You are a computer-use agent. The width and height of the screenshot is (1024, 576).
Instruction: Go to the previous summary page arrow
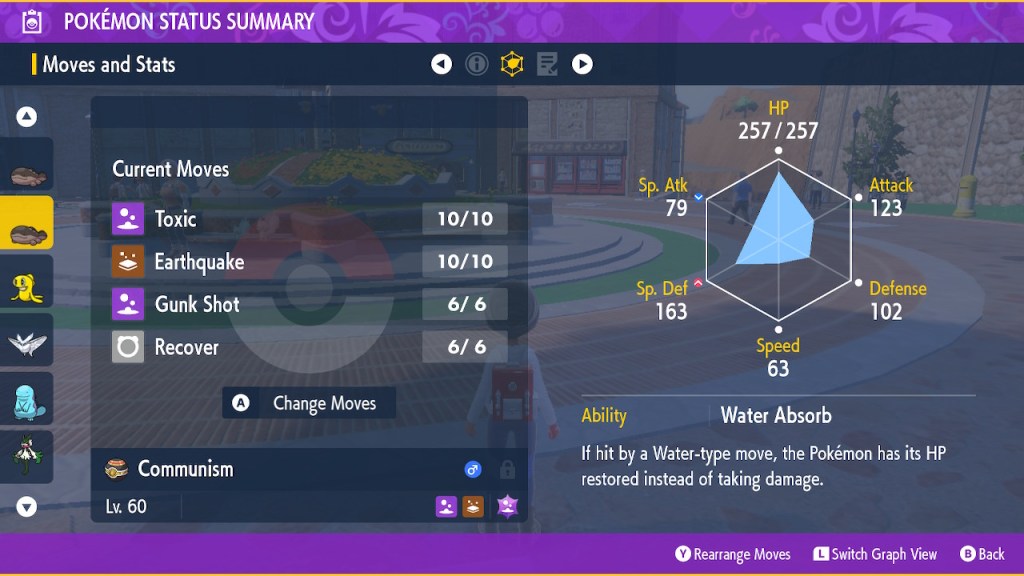coord(441,65)
